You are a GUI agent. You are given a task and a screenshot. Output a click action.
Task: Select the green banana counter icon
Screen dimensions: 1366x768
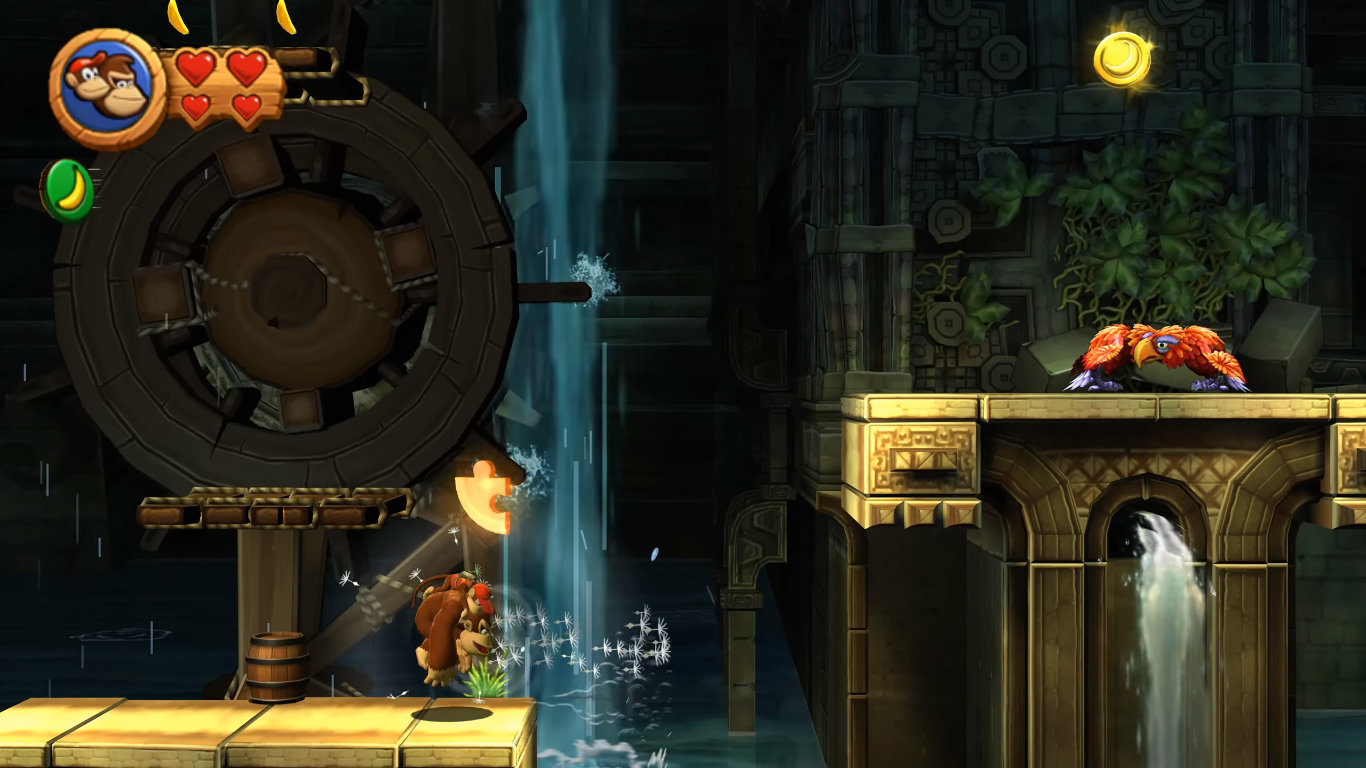(x=68, y=190)
